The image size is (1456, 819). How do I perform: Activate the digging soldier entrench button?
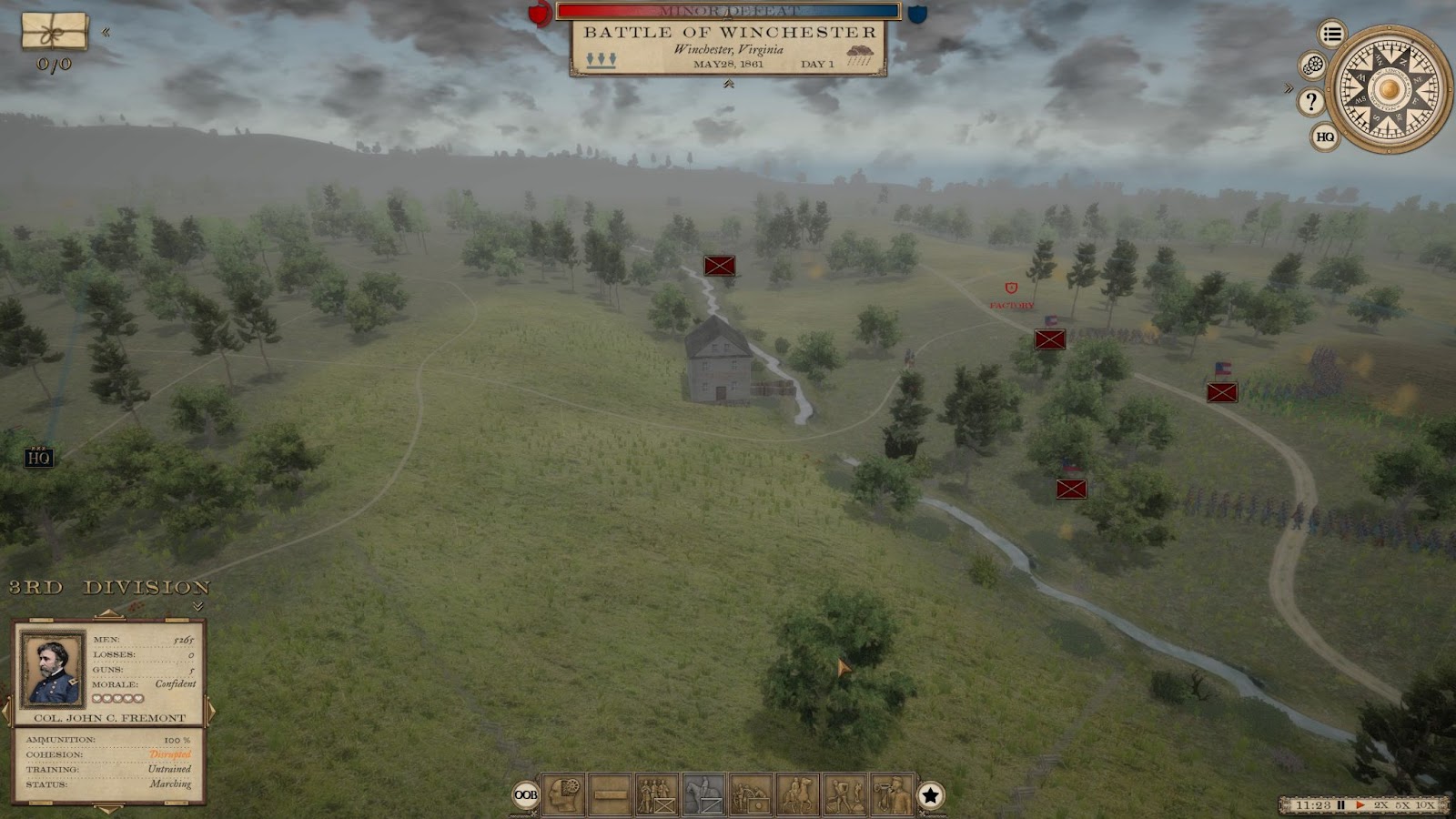844,794
